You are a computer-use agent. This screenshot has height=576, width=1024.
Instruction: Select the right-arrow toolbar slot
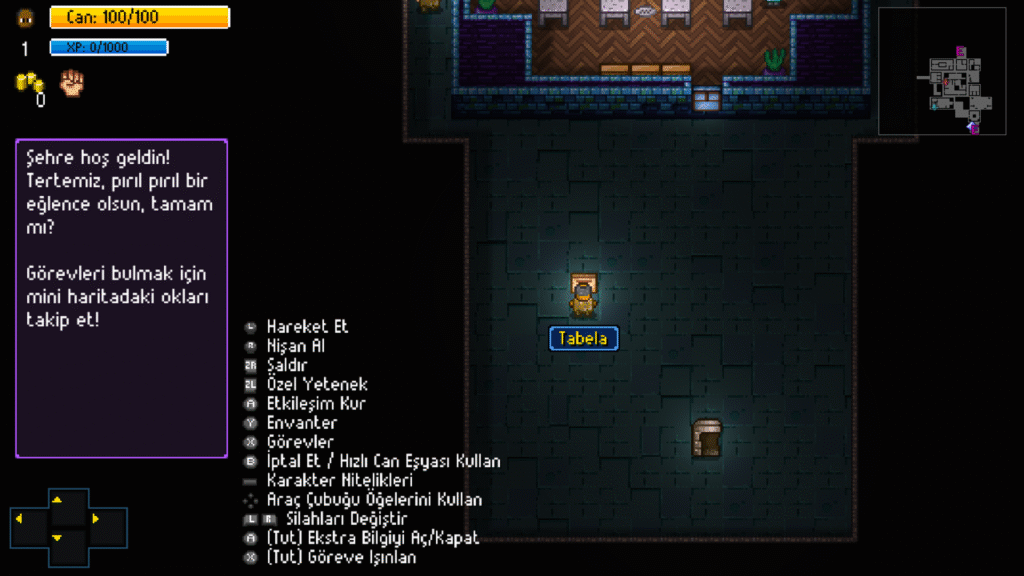[x=95, y=518]
